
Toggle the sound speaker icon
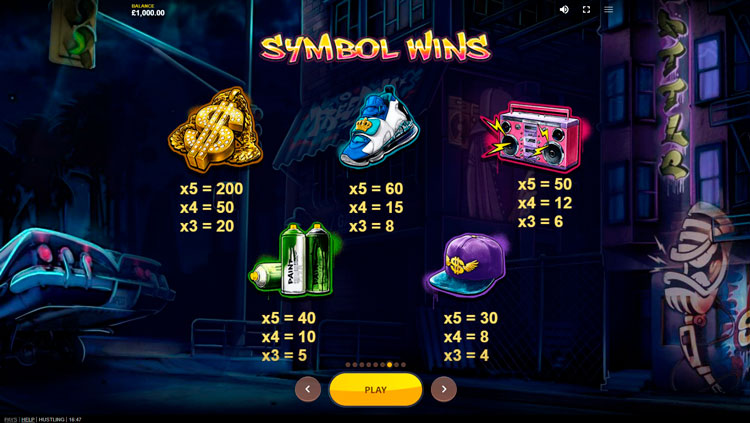[564, 10]
